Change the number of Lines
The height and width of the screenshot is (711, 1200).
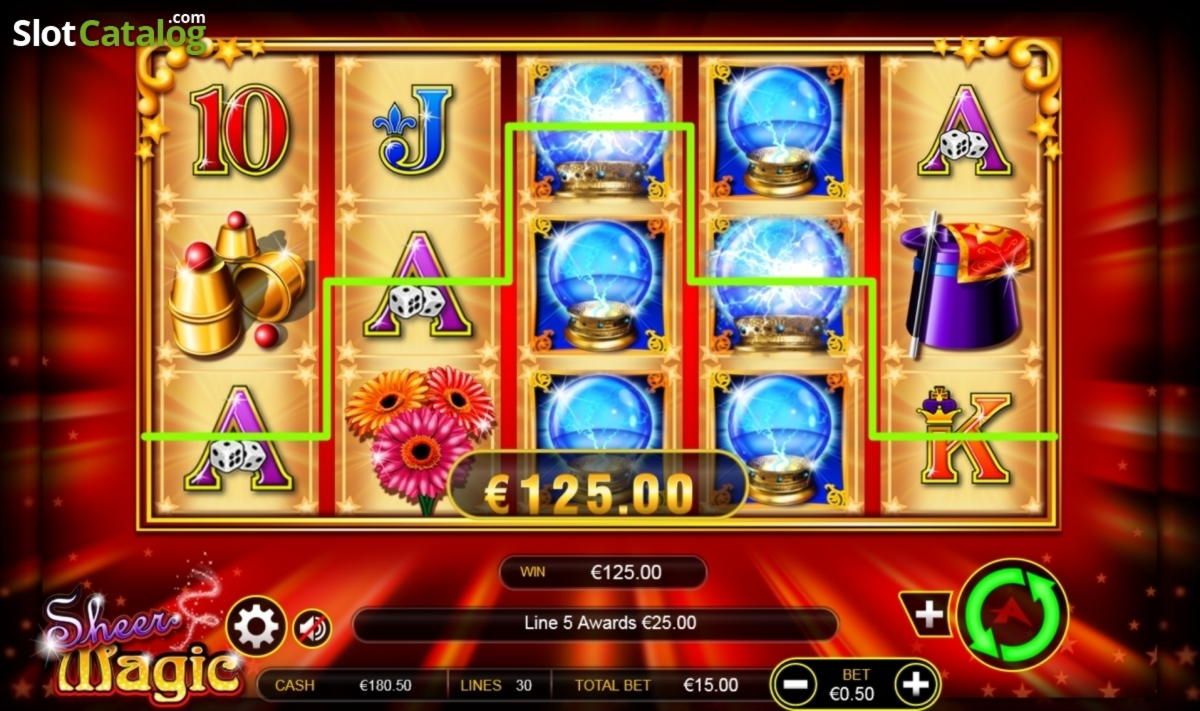[497, 686]
